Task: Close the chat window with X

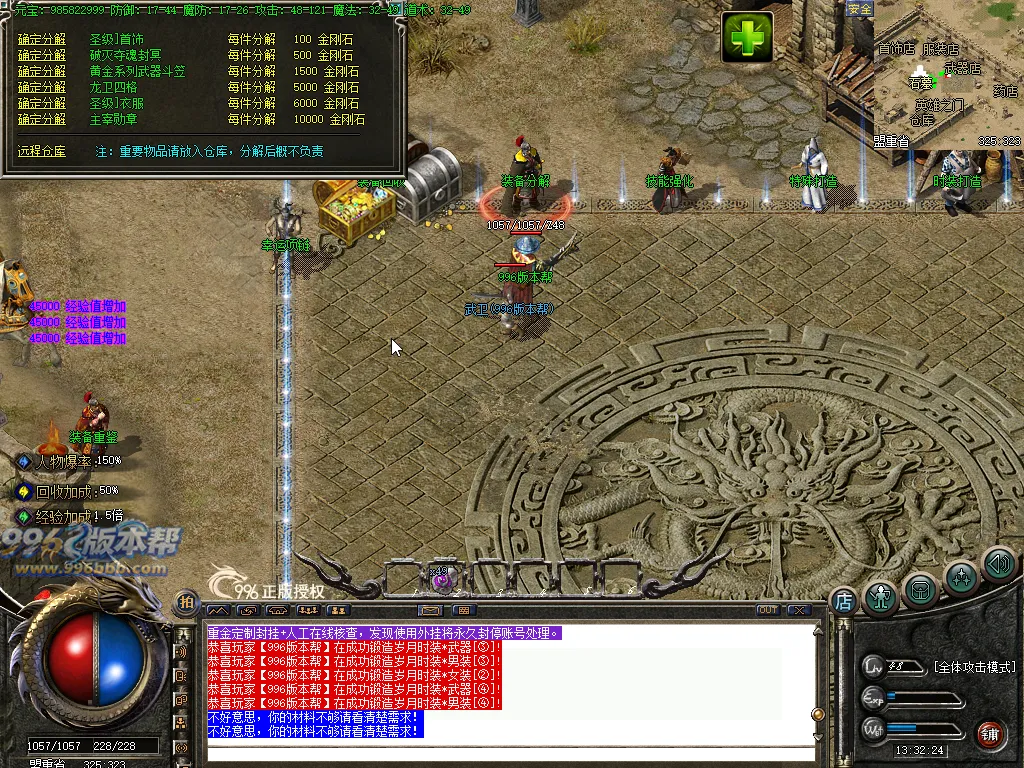Action: 798,610
